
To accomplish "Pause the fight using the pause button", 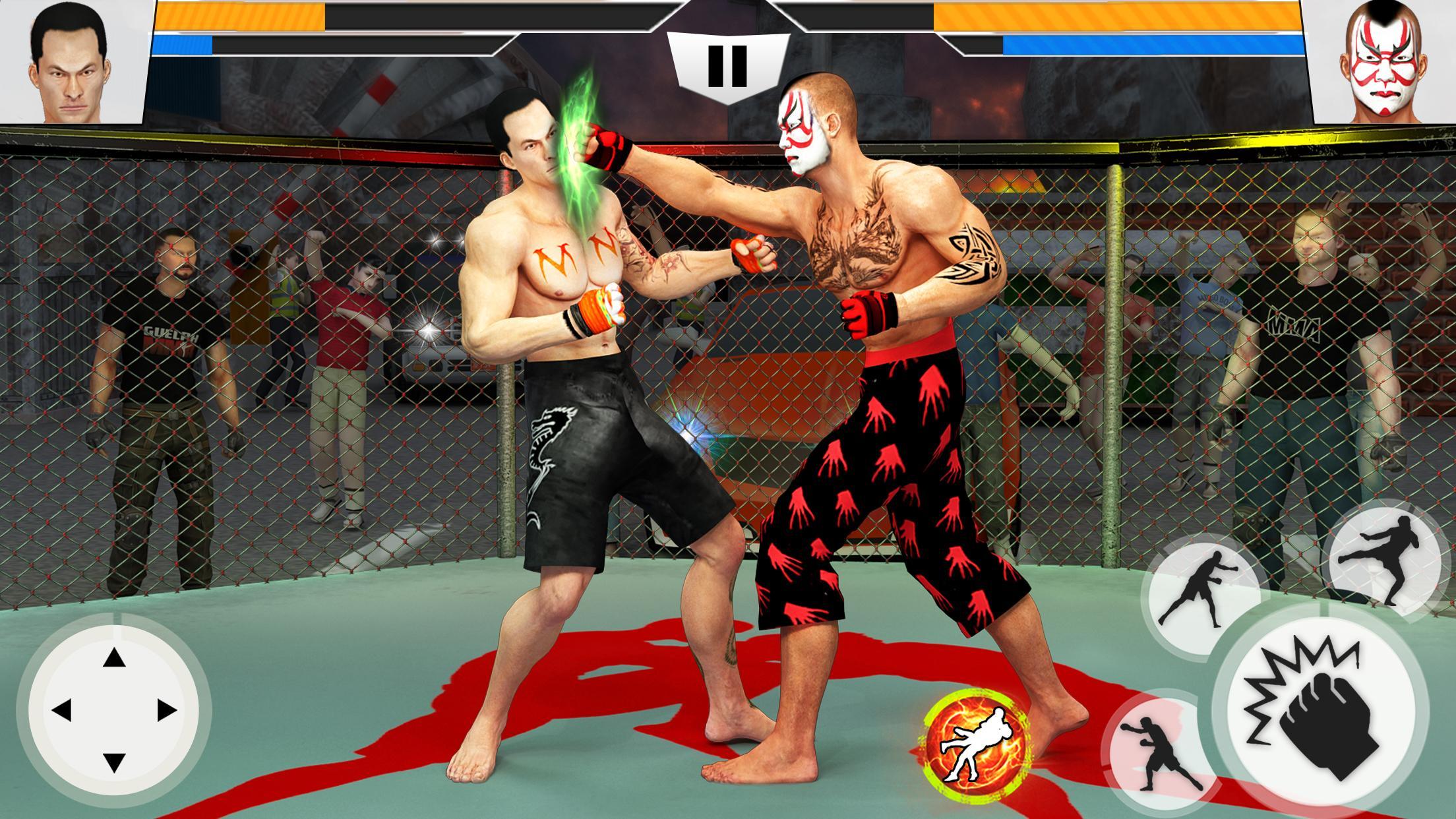I will tap(728, 66).
